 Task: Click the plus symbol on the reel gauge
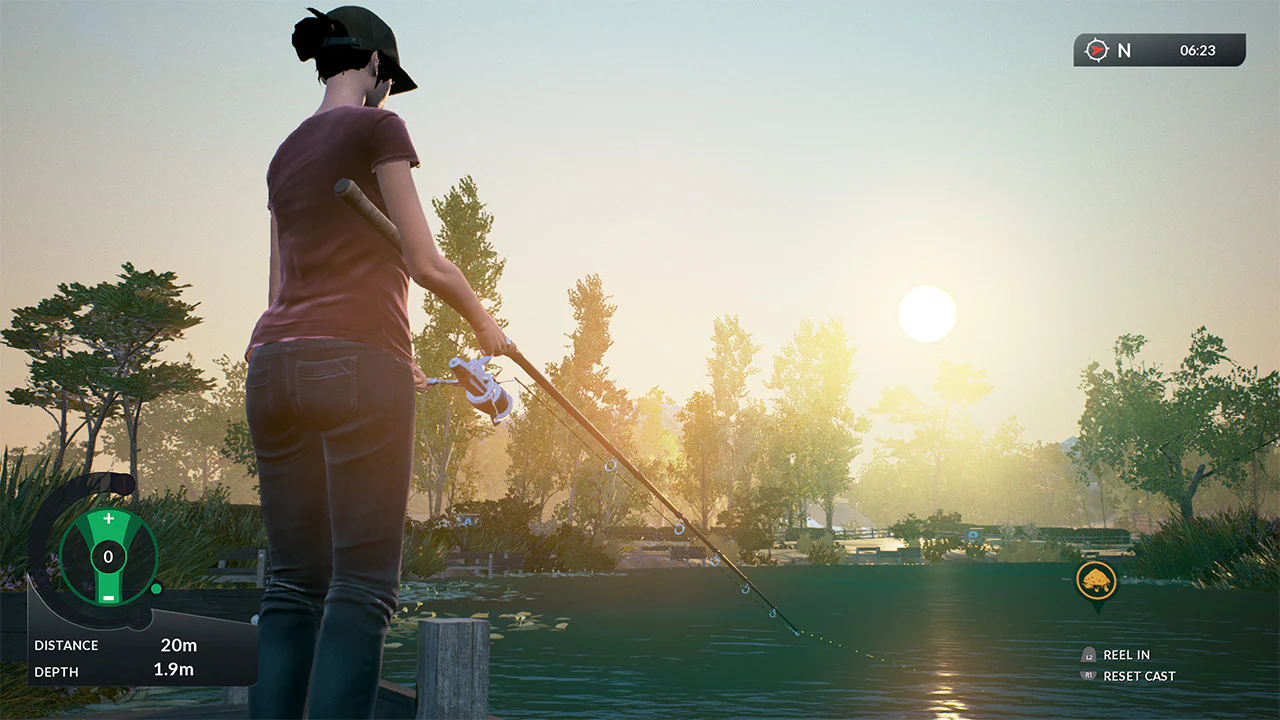pos(108,517)
